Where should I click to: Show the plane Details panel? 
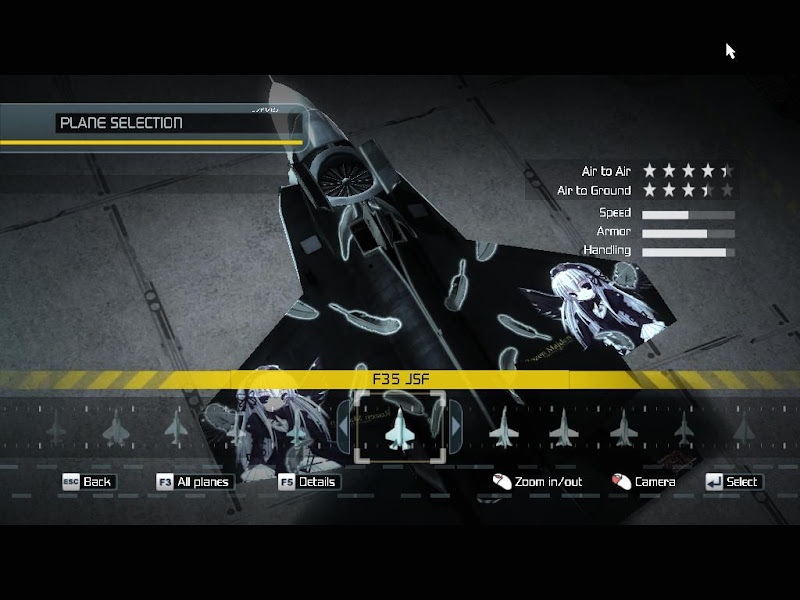[309, 482]
